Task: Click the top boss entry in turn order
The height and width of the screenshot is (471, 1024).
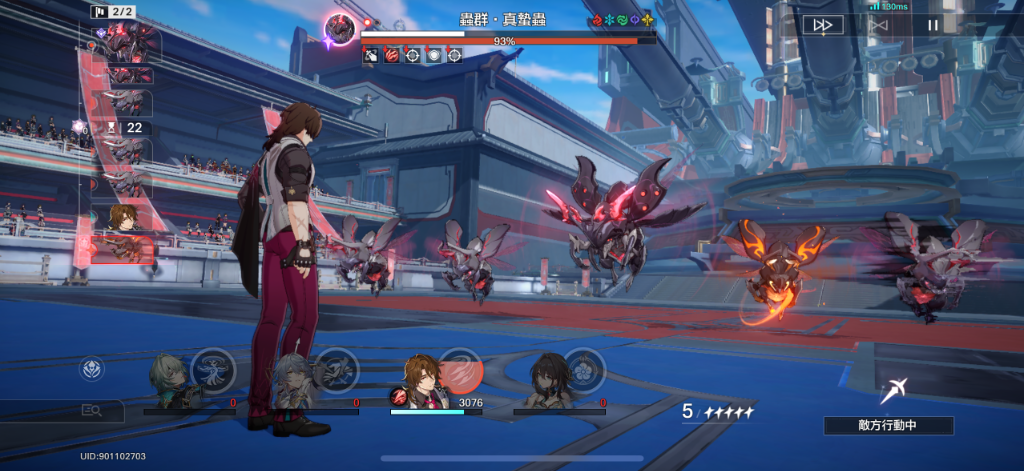Action: tap(127, 45)
